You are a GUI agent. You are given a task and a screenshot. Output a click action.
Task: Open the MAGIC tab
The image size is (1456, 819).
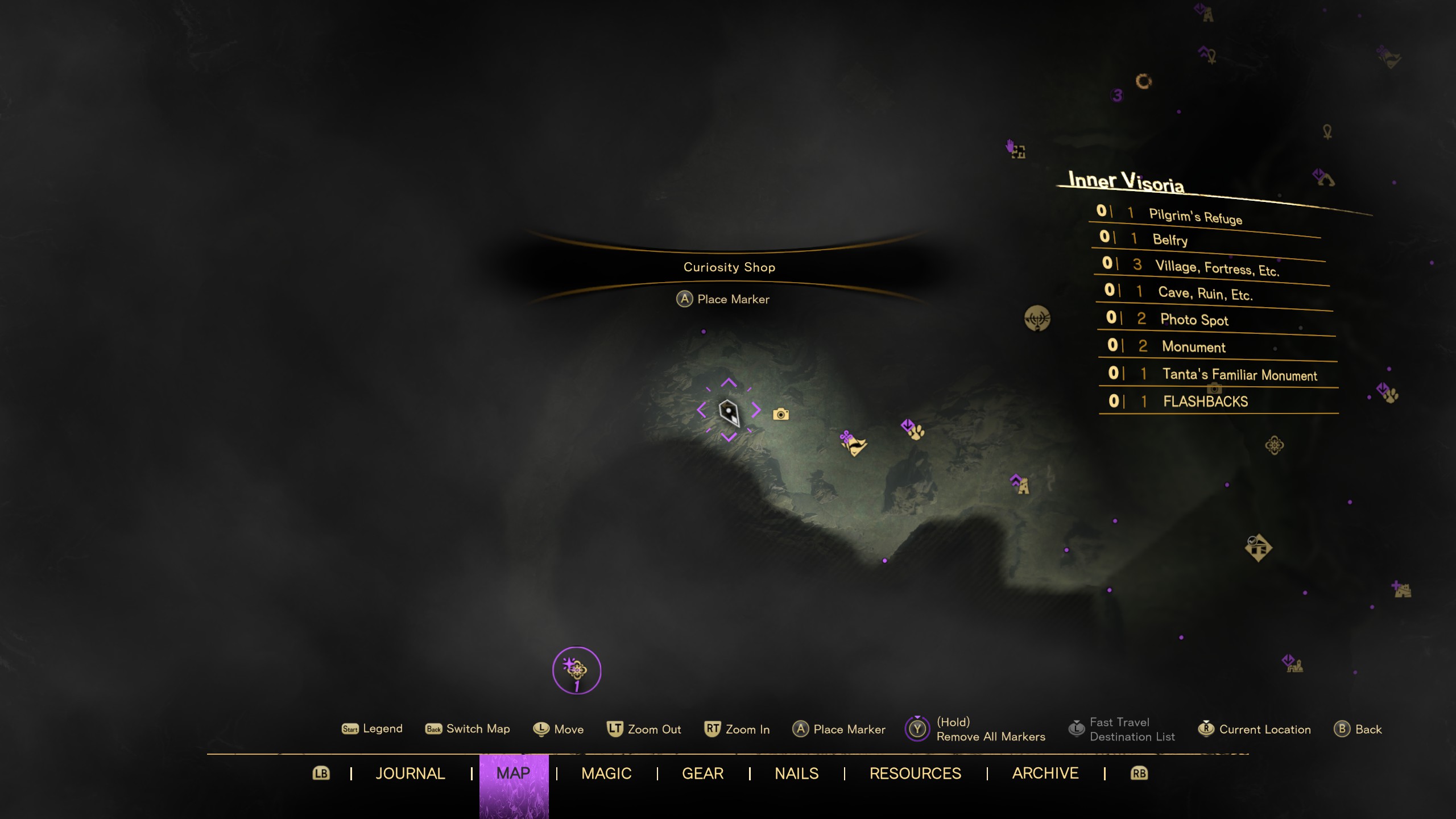(606, 773)
